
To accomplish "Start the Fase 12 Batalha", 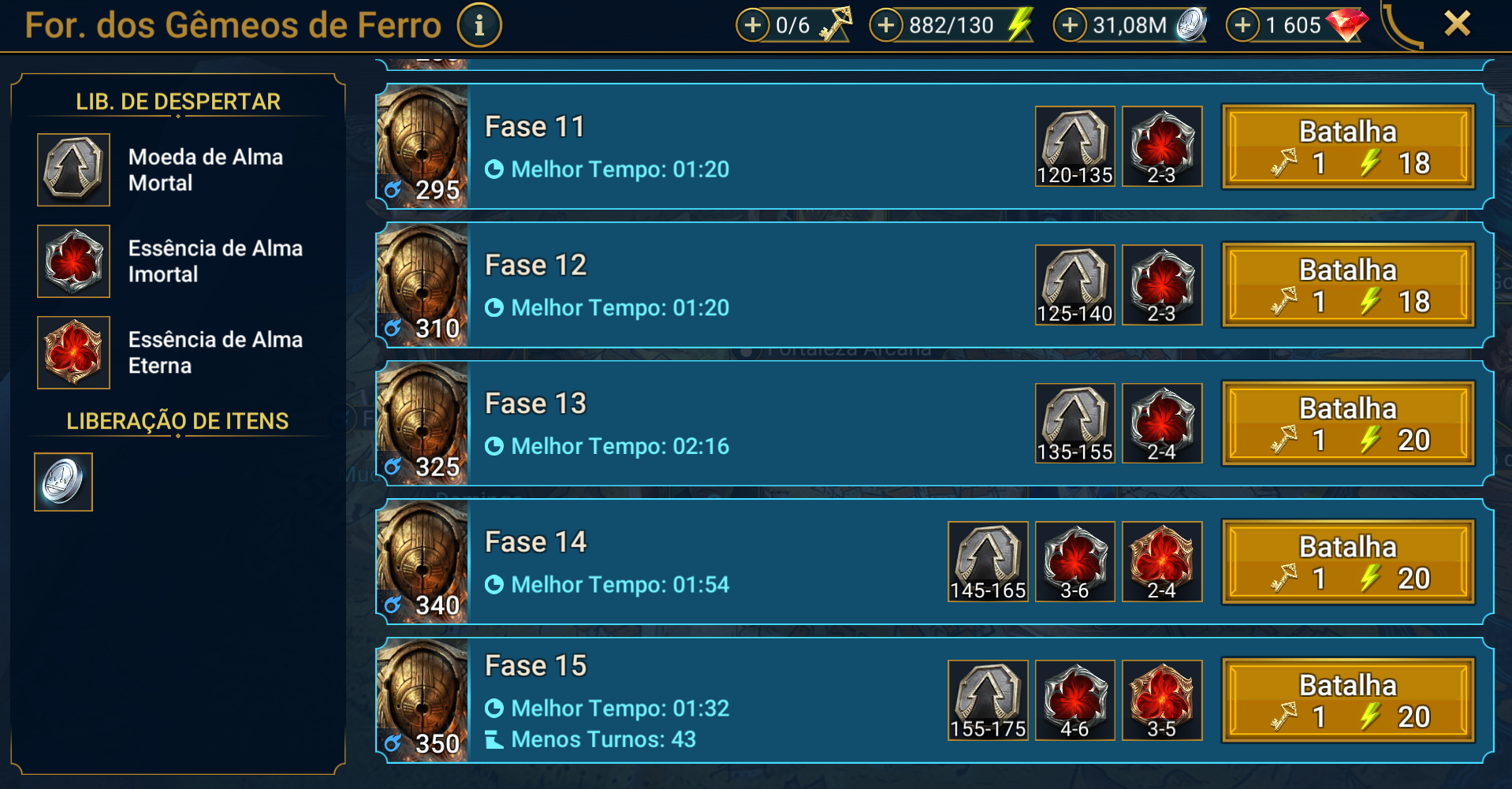I will [x=1347, y=285].
